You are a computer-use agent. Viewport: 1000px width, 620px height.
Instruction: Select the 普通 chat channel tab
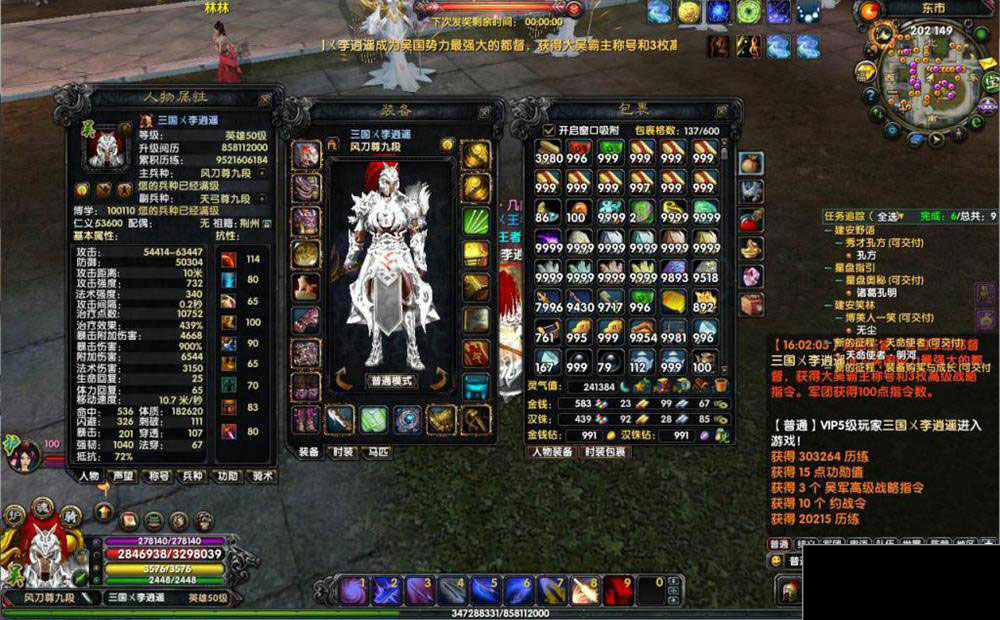click(779, 544)
